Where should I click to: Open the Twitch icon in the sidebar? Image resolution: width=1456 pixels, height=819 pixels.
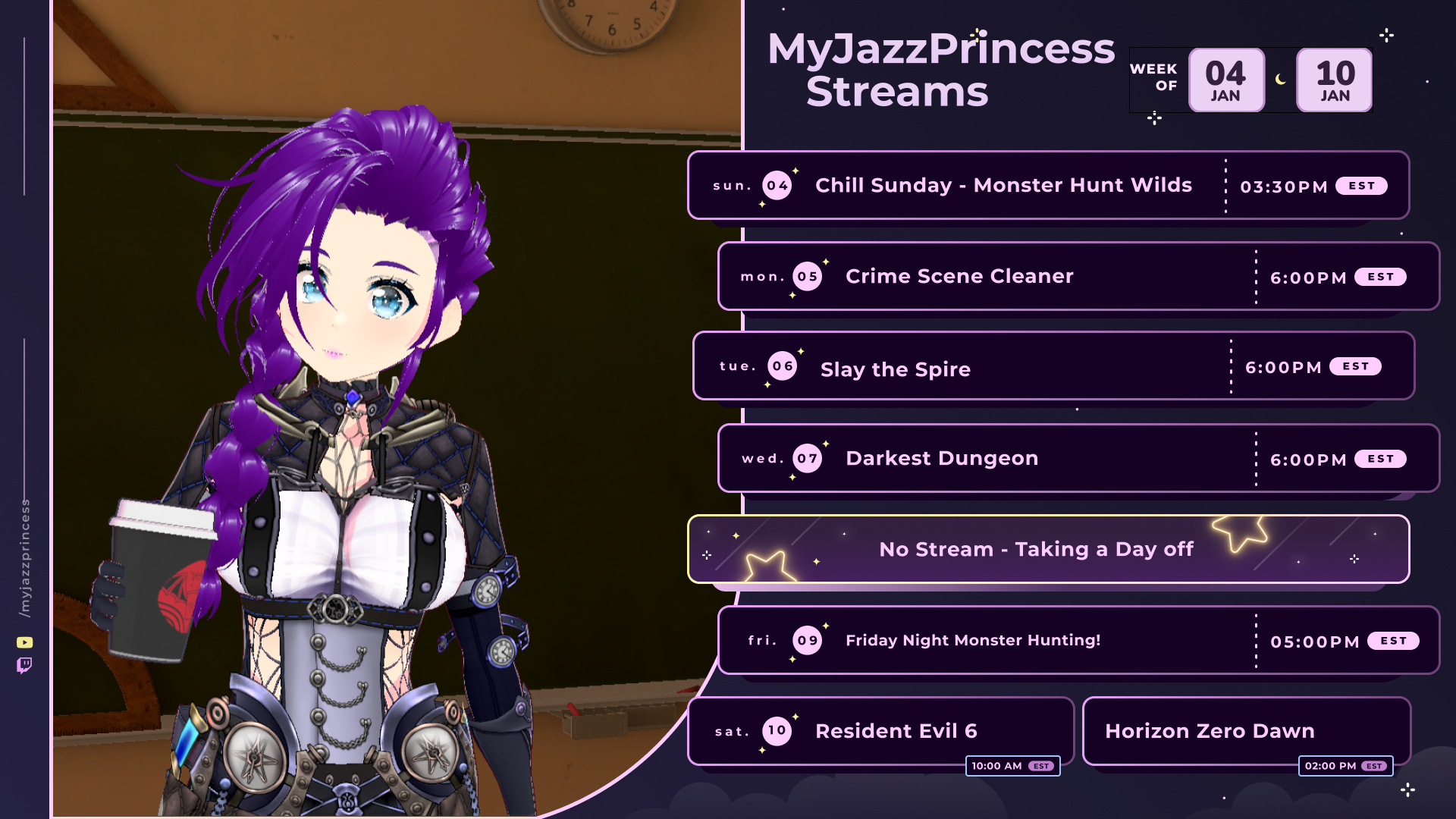pos(24,666)
